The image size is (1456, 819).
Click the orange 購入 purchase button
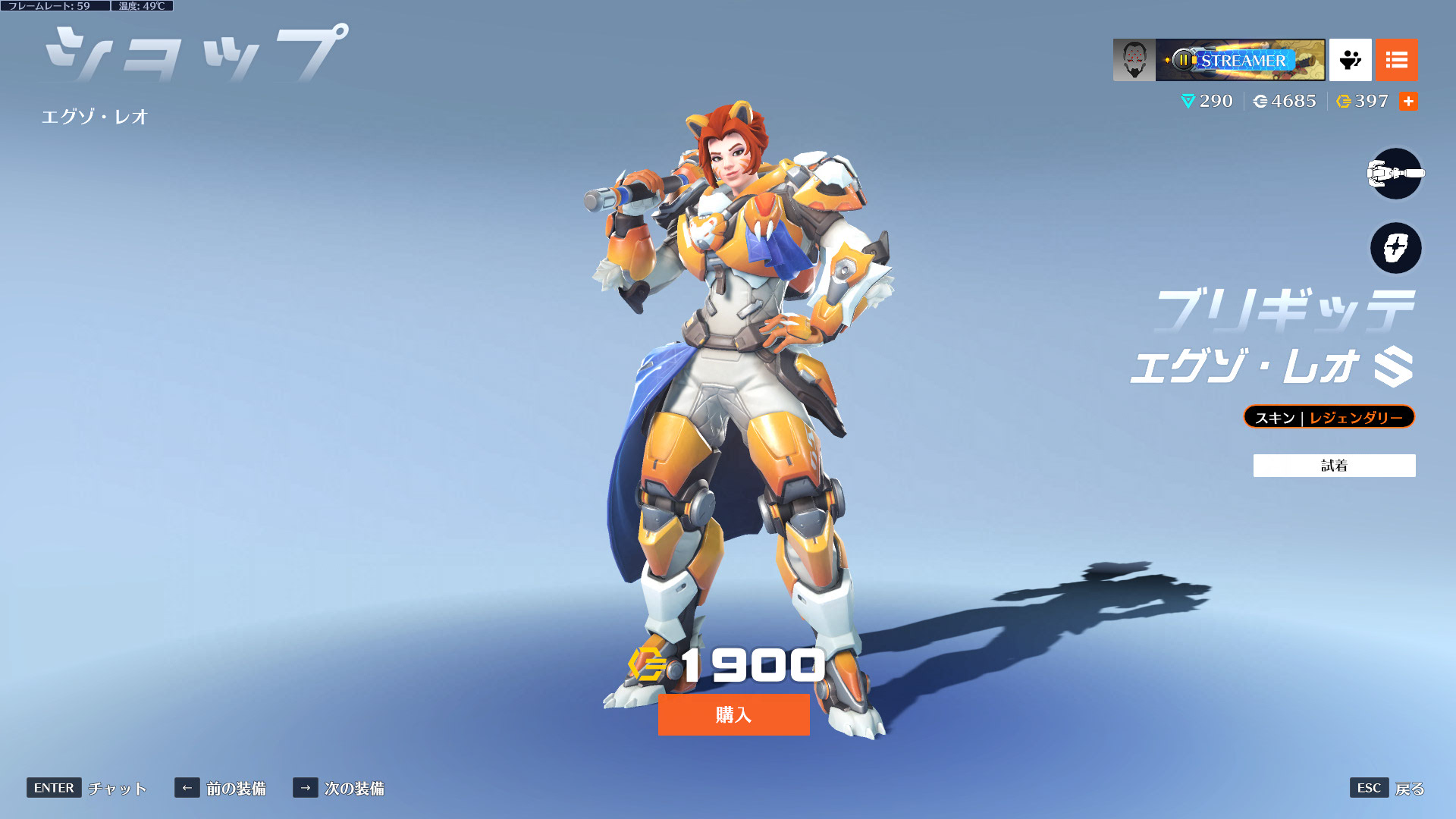(733, 714)
